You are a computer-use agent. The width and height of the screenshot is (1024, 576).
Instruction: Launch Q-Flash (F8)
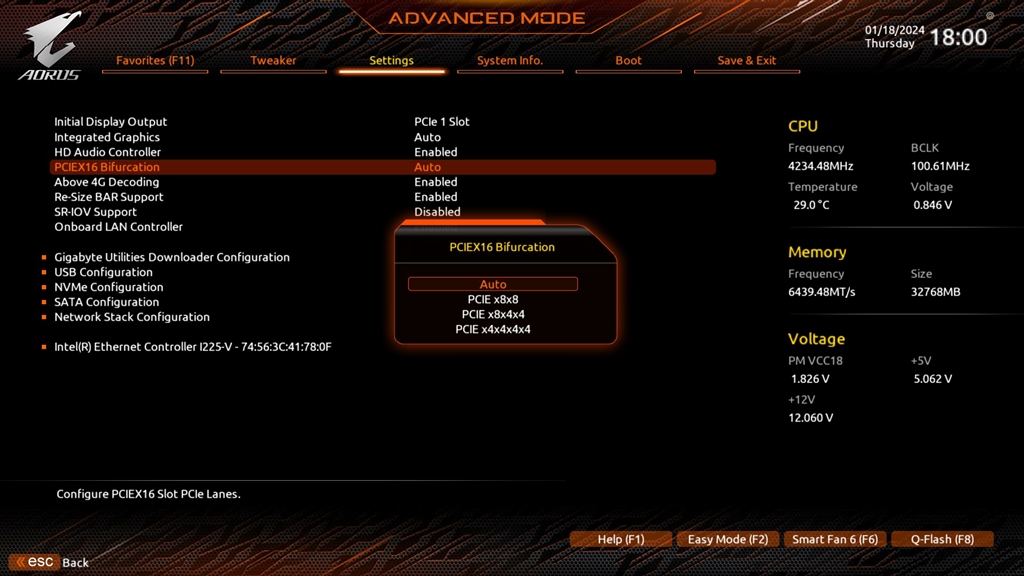point(942,540)
